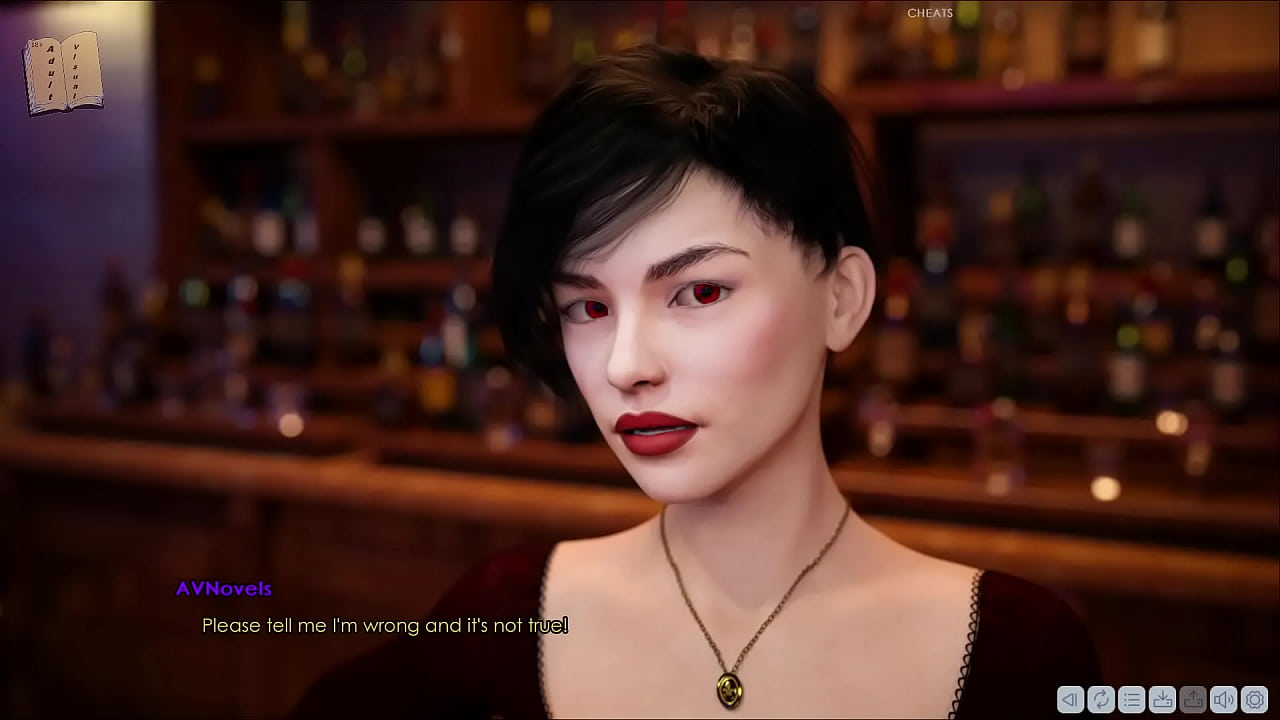Click the greyed-out load game icon
Image resolution: width=1280 pixels, height=720 pixels.
click(x=1193, y=699)
